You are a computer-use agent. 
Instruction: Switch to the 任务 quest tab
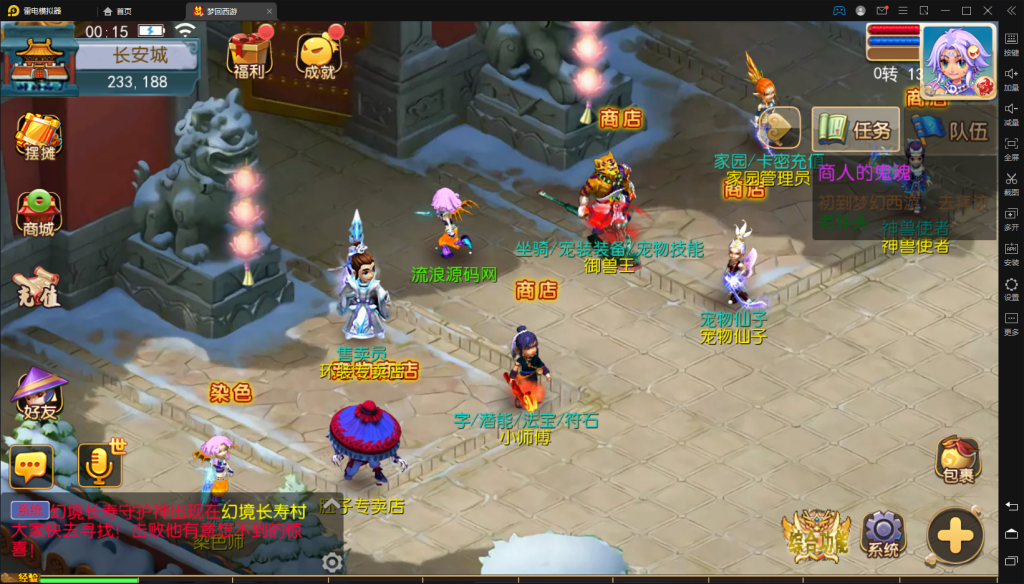pos(856,130)
